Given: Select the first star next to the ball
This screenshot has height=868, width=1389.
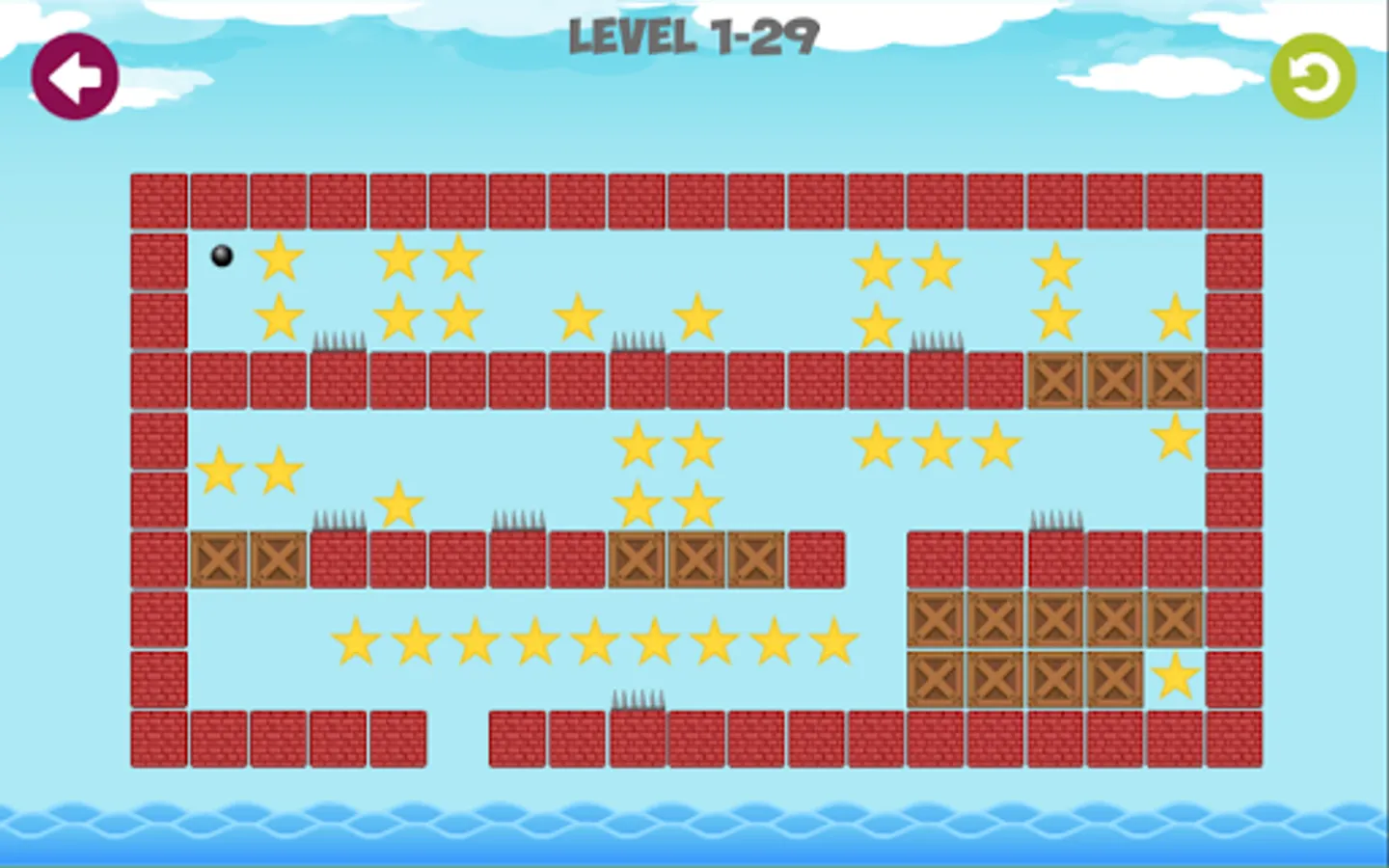Looking at the screenshot, I should click(x=280, y=258).
